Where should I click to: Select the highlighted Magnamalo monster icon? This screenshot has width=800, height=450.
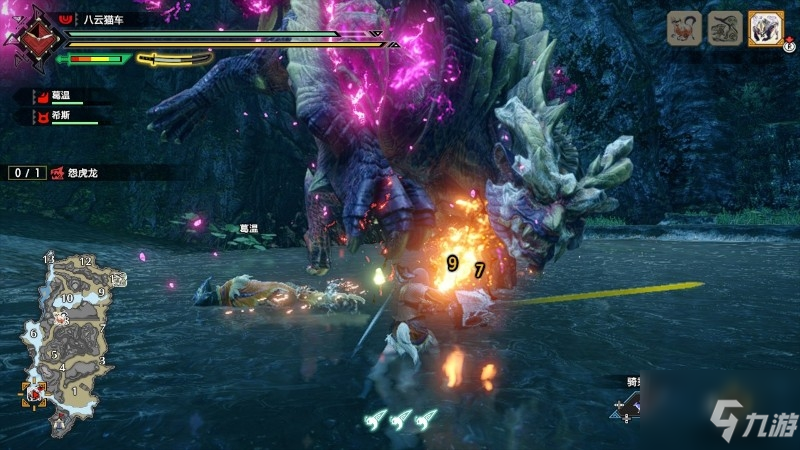[765, 28]
